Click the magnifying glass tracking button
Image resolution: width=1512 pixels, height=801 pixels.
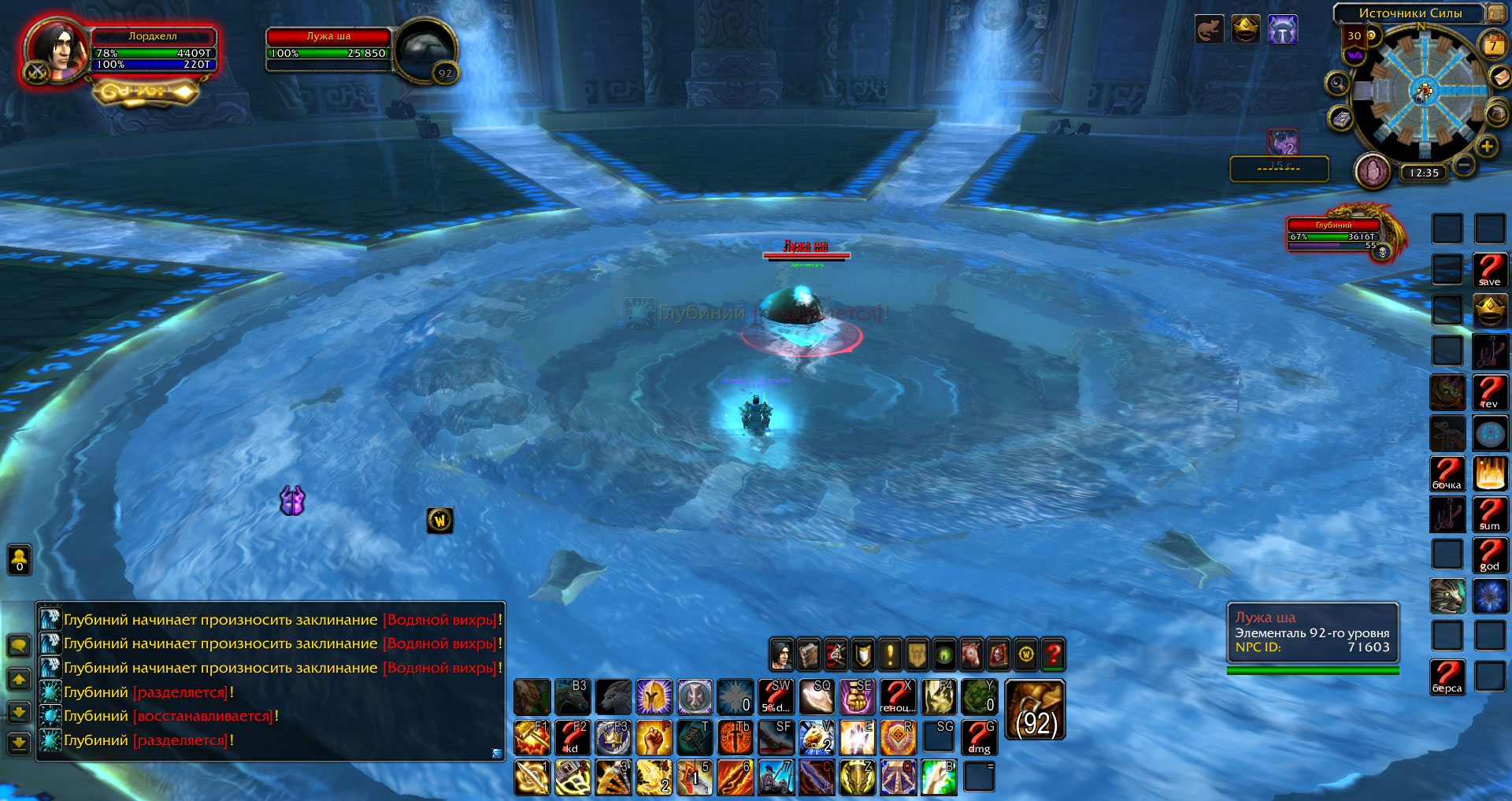click(x=1337, y=83)
